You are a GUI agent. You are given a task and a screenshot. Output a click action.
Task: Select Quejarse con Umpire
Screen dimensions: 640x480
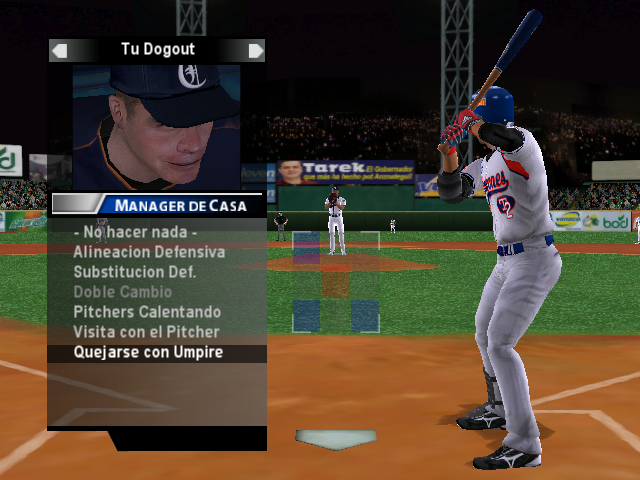coord(148,353)
